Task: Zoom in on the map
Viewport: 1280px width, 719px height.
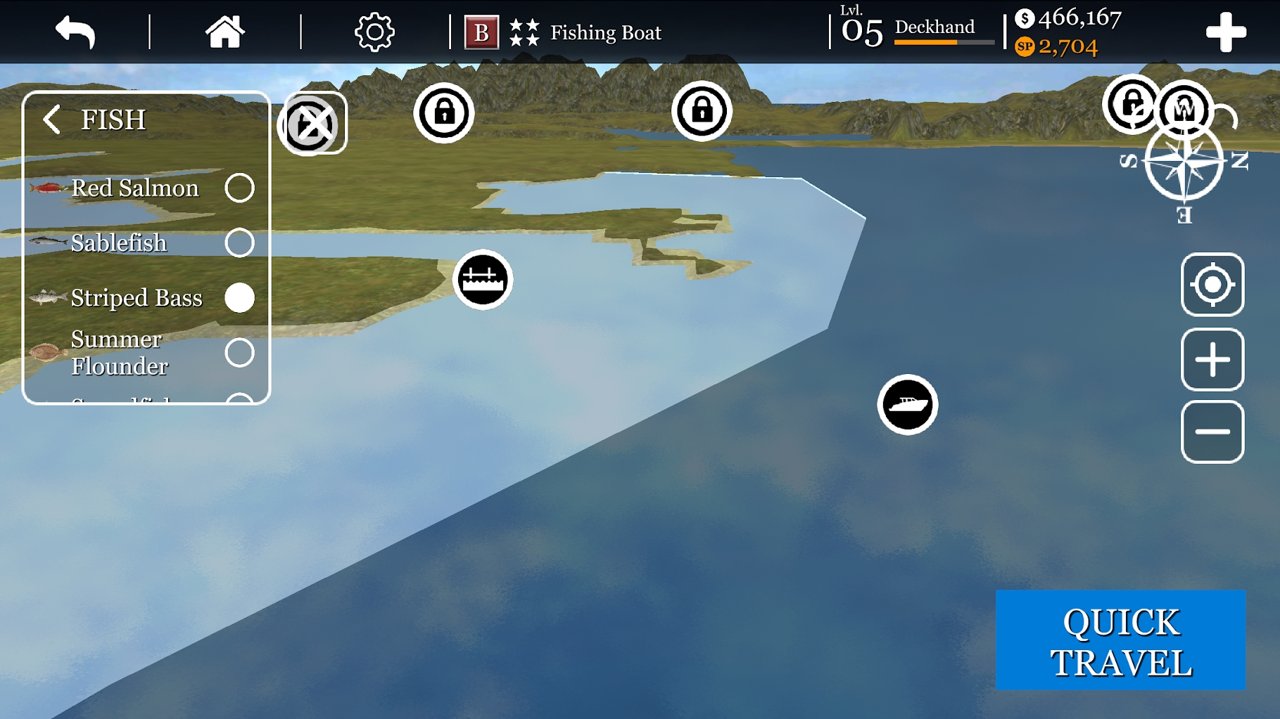Action: [x=1212, y=360]
